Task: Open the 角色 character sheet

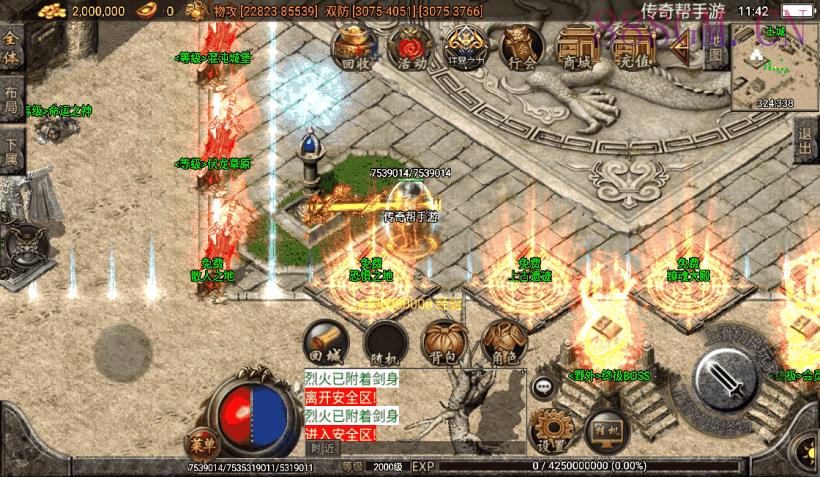Action: 503,342
